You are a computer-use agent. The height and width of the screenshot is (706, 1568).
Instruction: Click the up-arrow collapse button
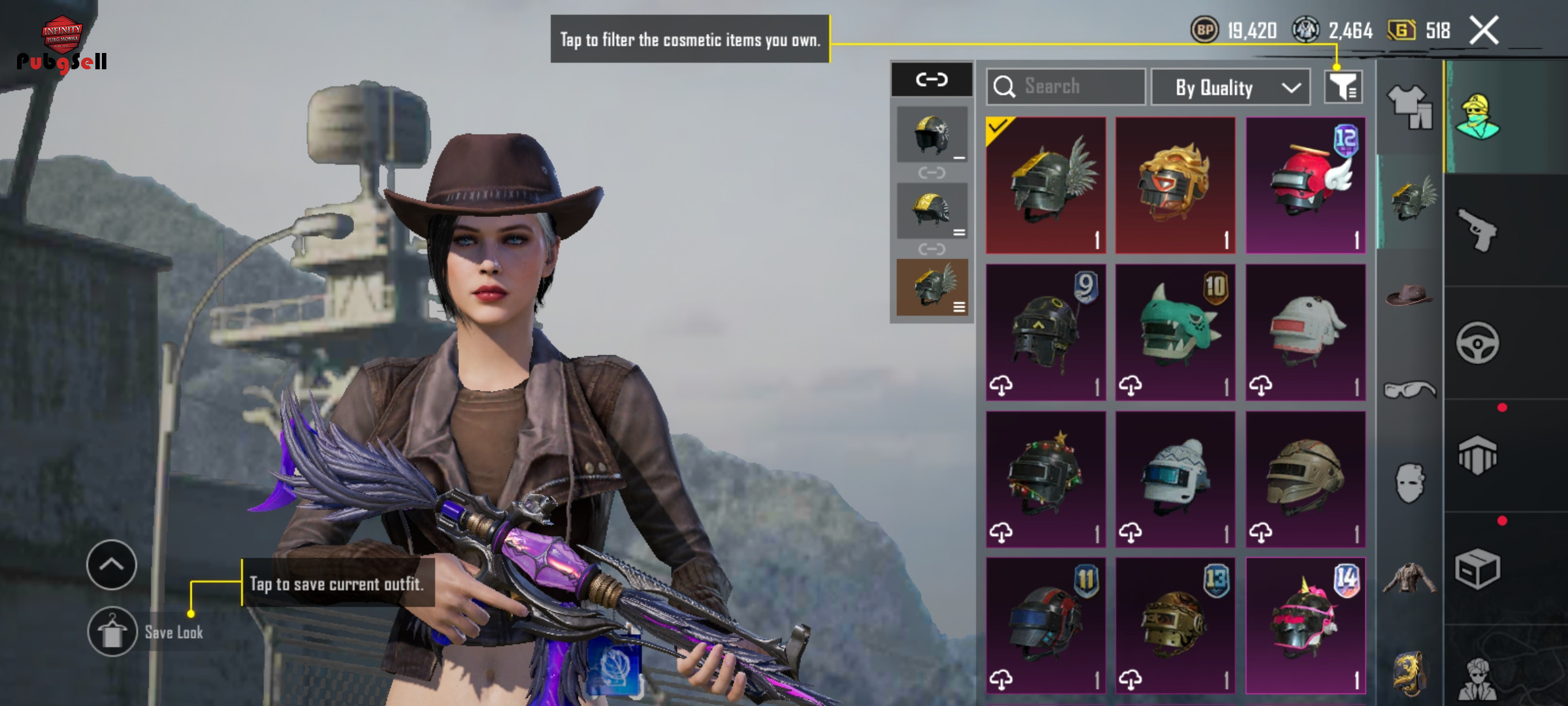click(112, 565)
